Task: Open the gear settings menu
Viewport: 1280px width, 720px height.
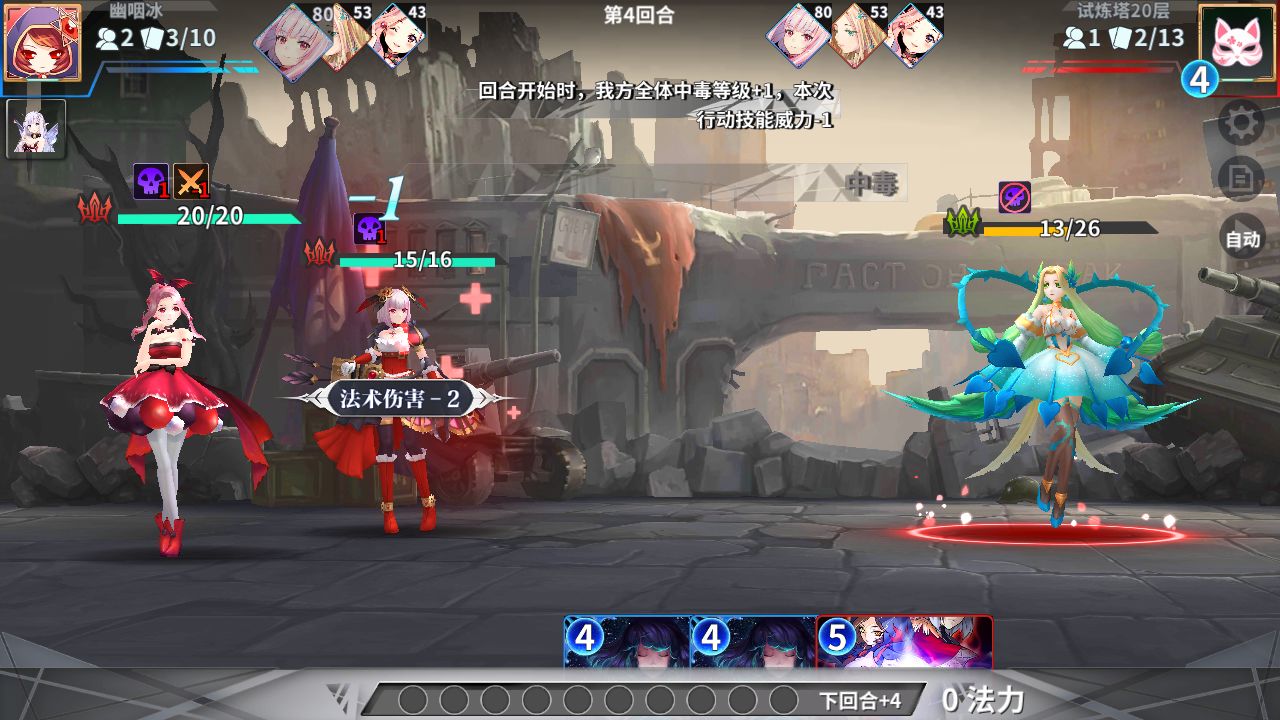Action: 1242,123
